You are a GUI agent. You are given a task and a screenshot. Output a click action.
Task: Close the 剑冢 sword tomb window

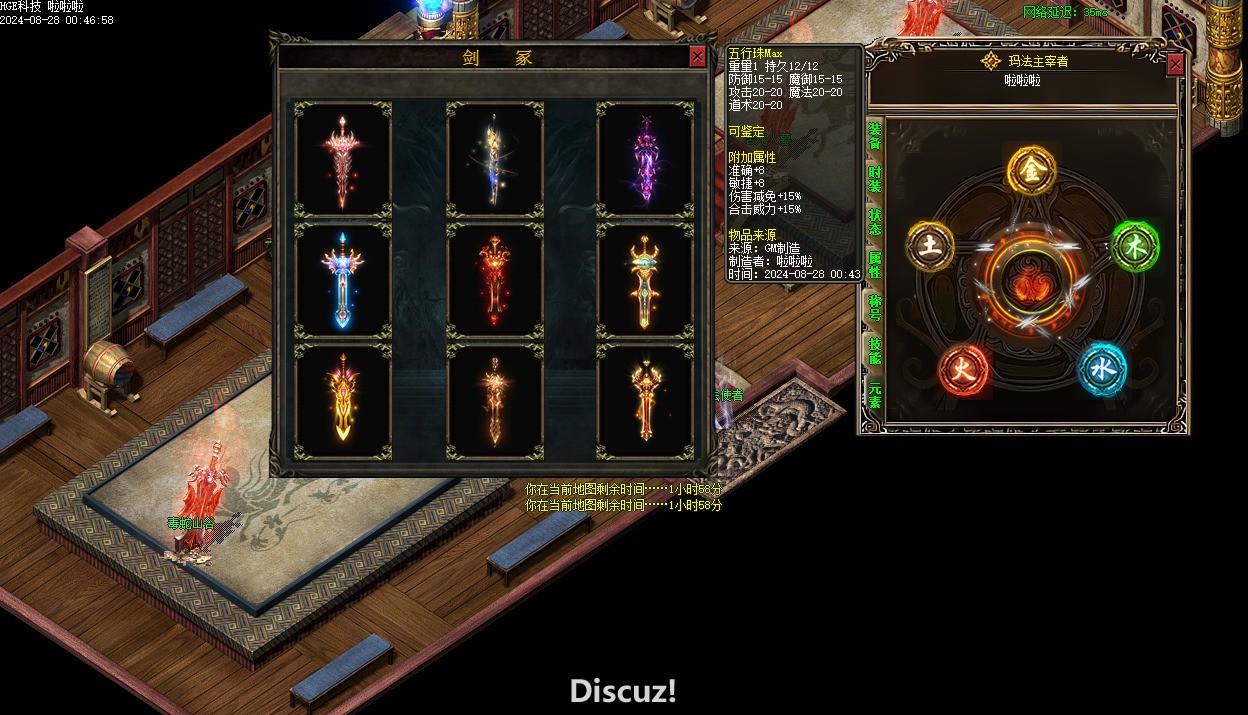(x=697, y=57)
